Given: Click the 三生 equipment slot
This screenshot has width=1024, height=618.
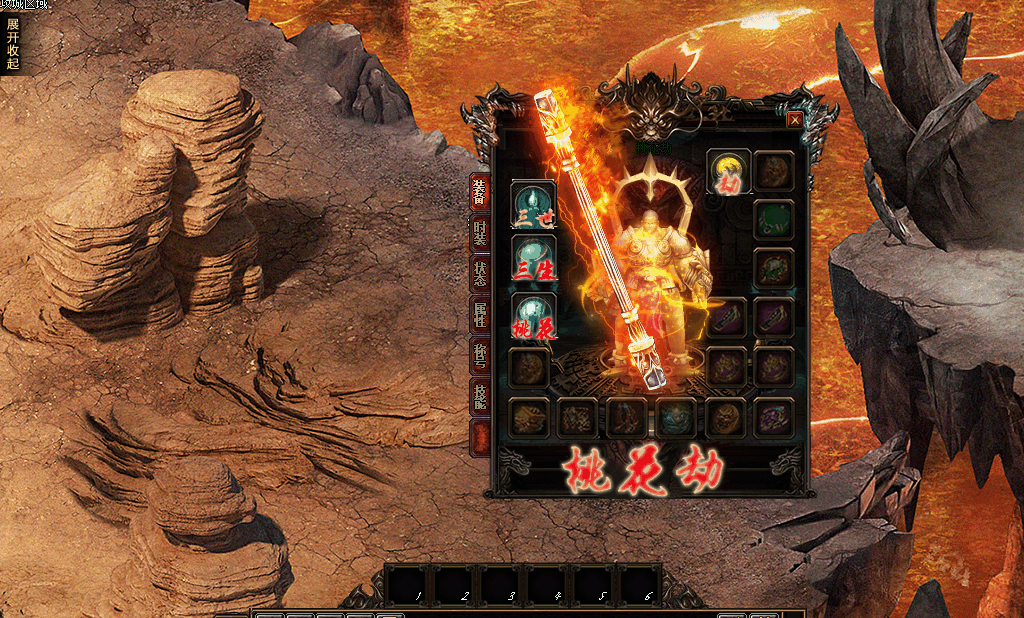Looking at the screenshot, I should click(x=532, y=259).
